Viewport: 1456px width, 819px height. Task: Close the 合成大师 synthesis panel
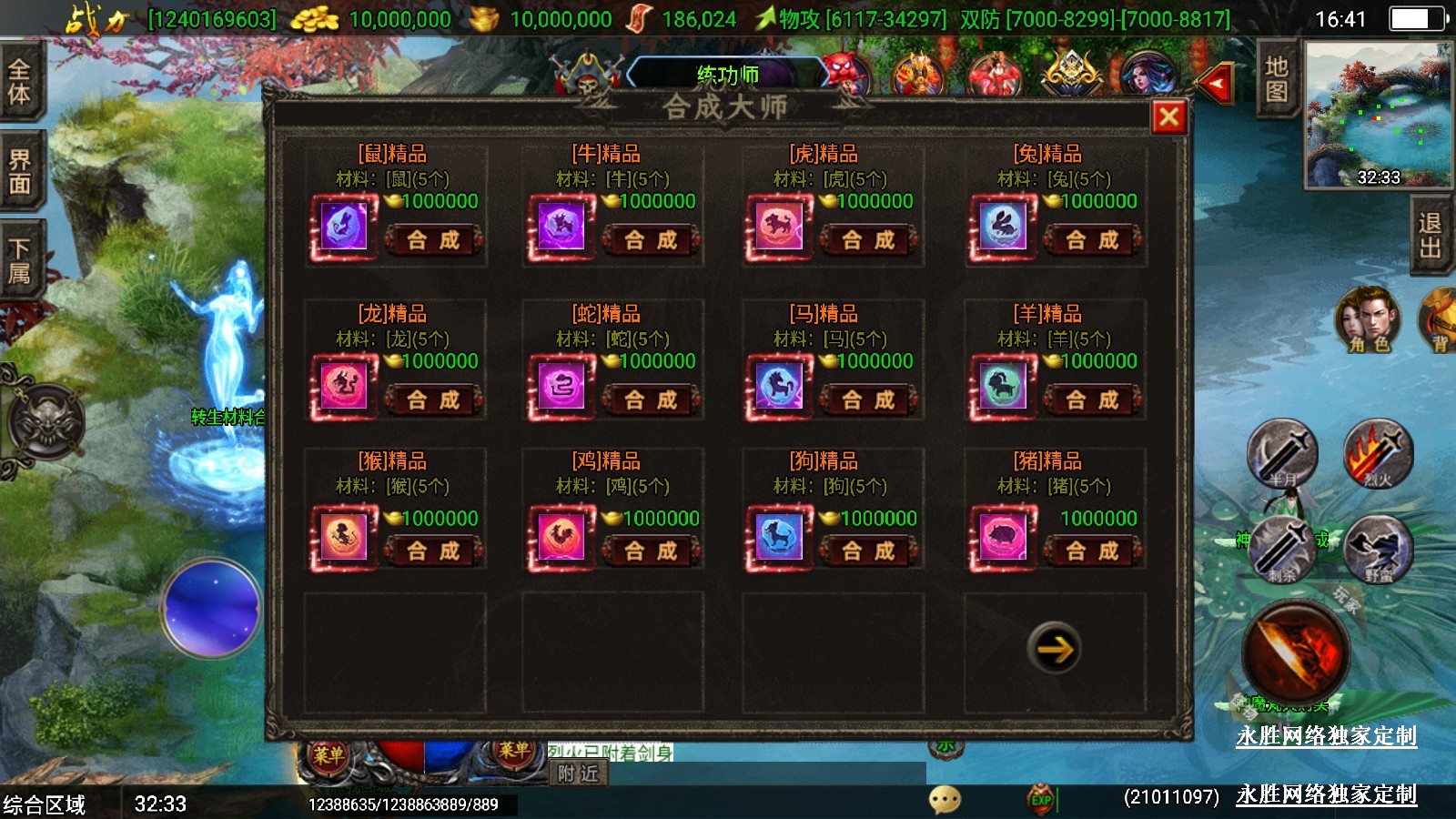click(x=1169, y=116)
